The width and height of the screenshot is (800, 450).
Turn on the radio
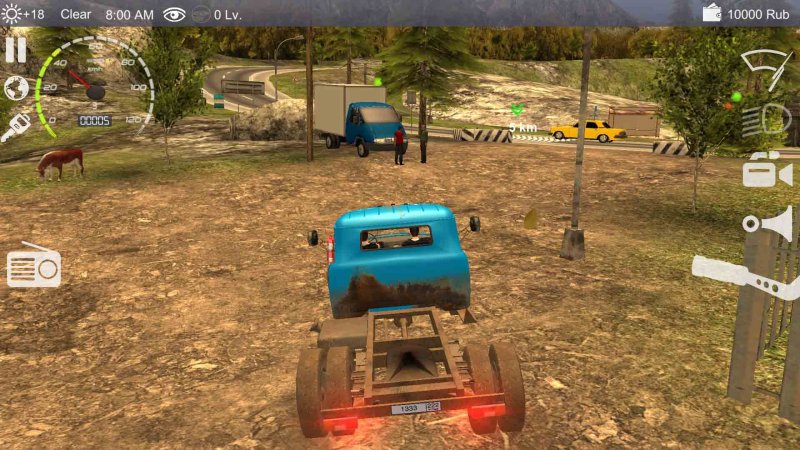pyautogui.click(x=34, y=266)
